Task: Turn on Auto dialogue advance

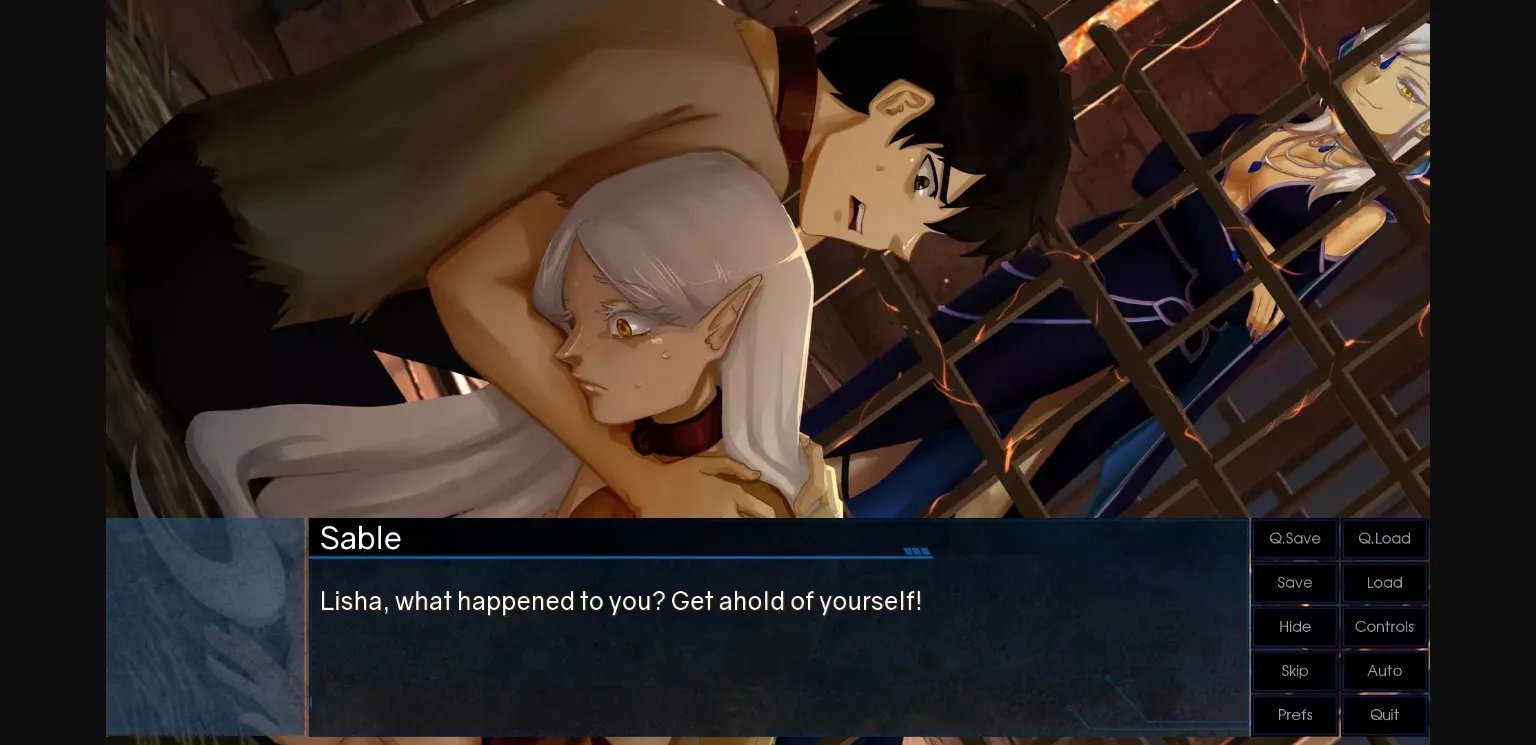Action: [1384, 671]
